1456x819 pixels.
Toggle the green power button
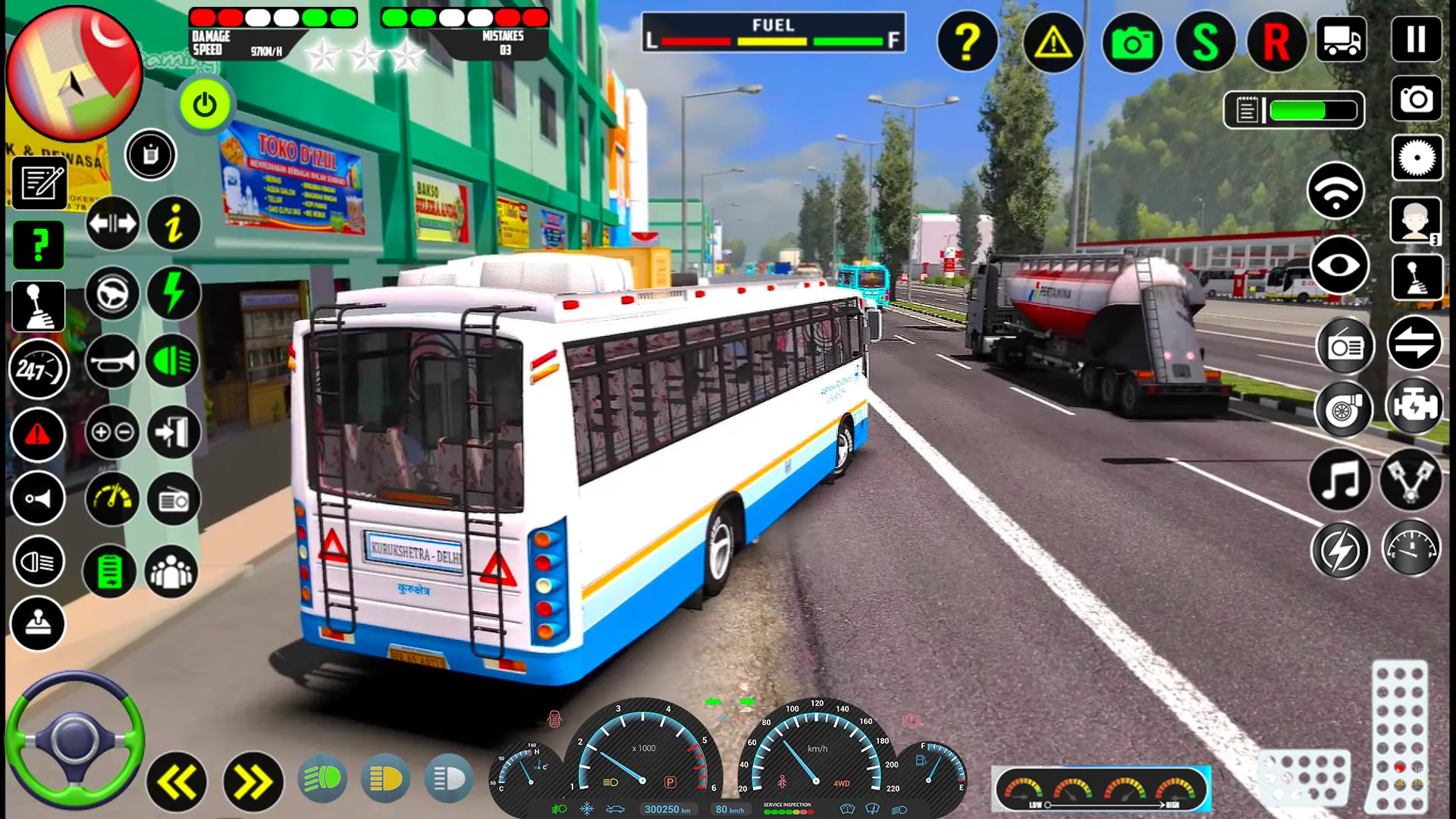[x=205, y=105]
